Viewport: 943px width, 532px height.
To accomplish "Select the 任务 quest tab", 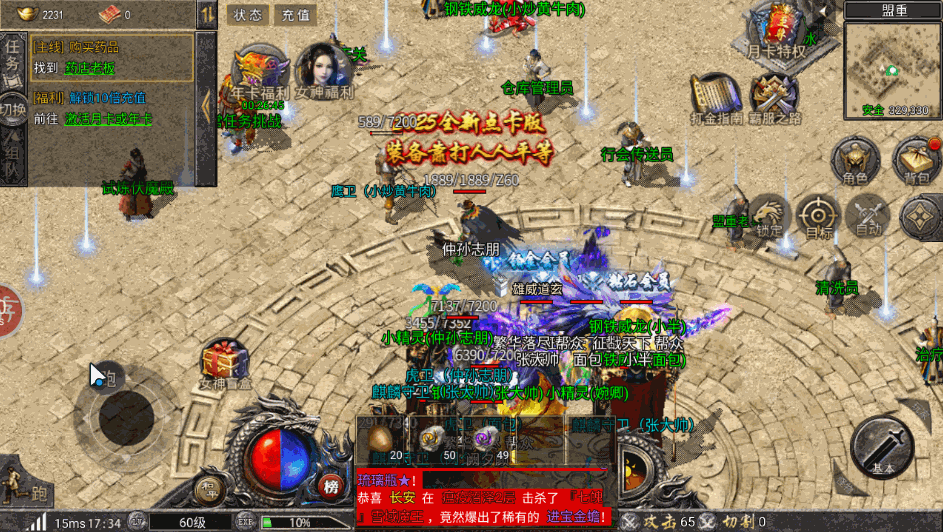I will [13, 60].
